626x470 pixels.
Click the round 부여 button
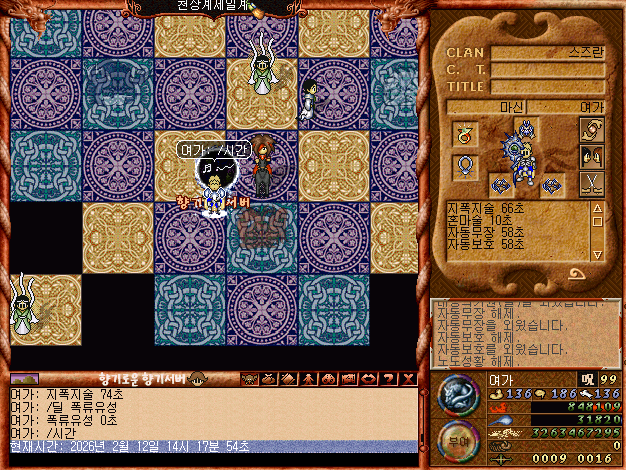(456, 440)
